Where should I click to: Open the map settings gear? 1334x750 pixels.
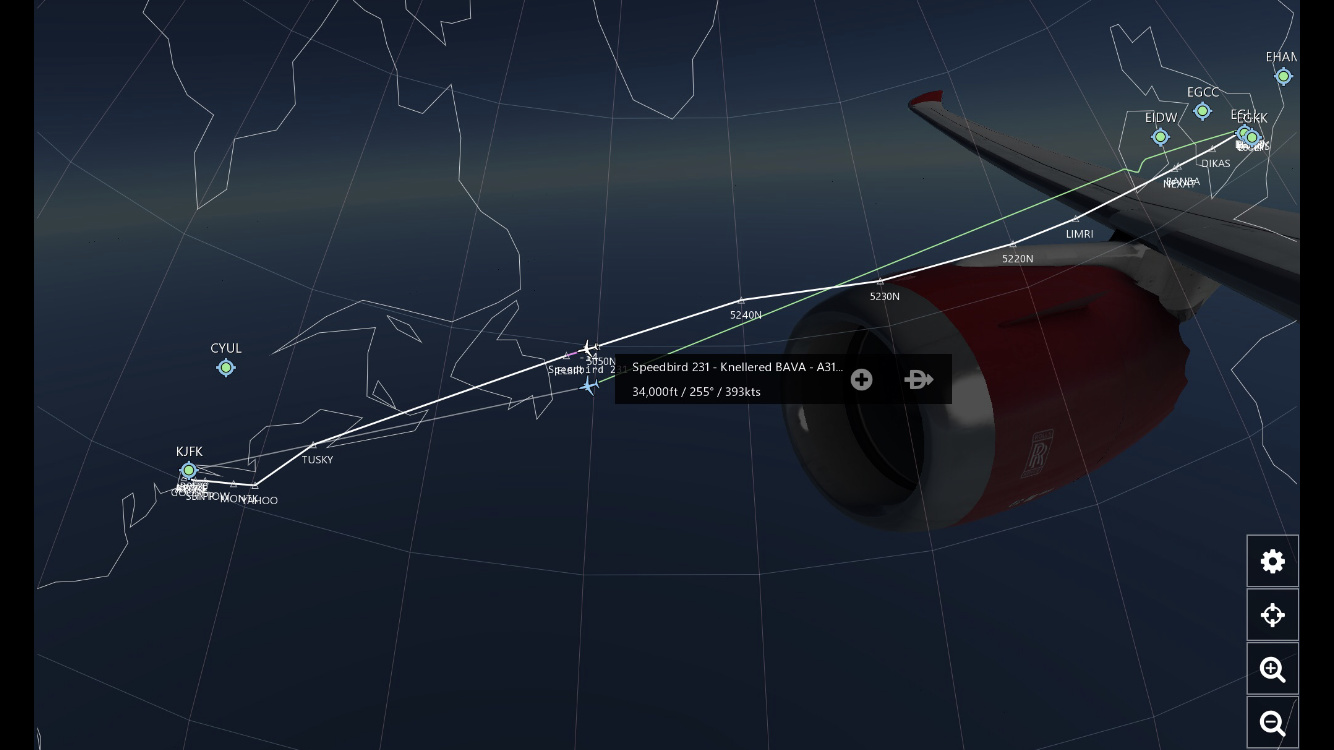pos(1272,562)
